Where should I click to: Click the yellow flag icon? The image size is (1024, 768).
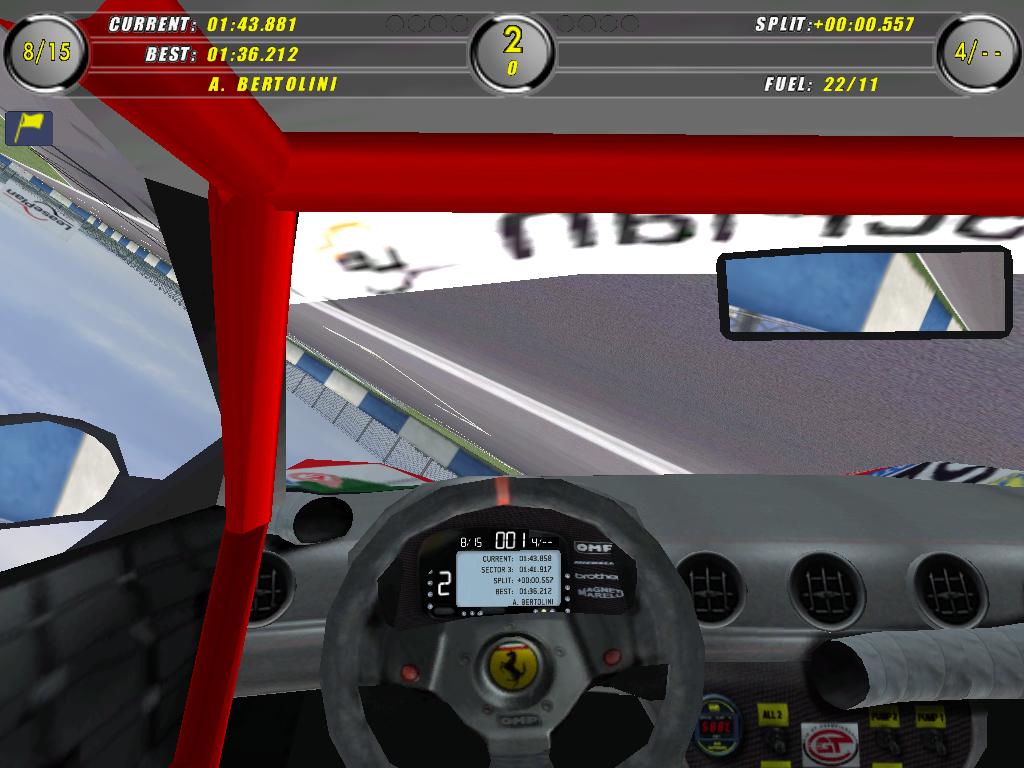pyautogui.click(x=29, y=127)
